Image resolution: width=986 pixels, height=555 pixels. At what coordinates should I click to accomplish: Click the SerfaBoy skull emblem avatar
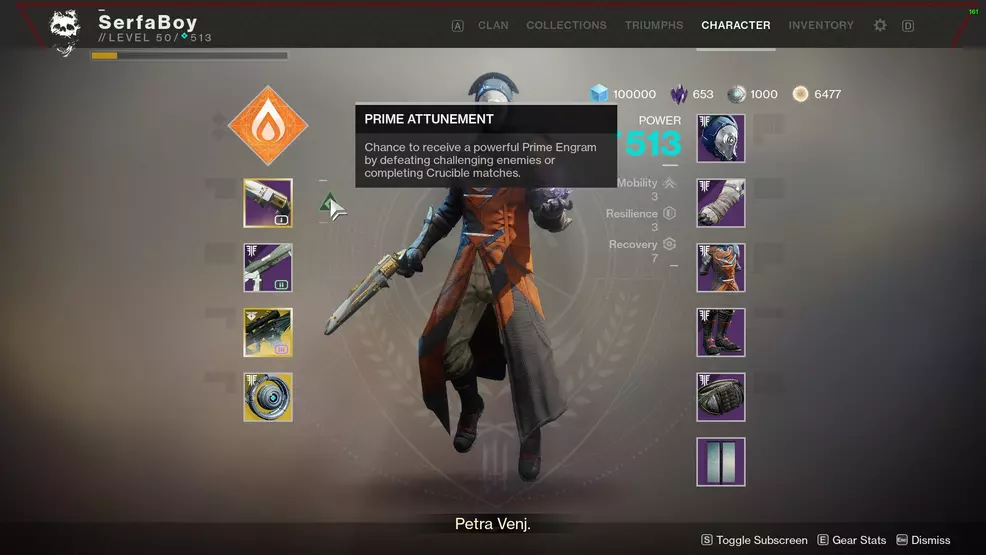click(x=66, y=32)
